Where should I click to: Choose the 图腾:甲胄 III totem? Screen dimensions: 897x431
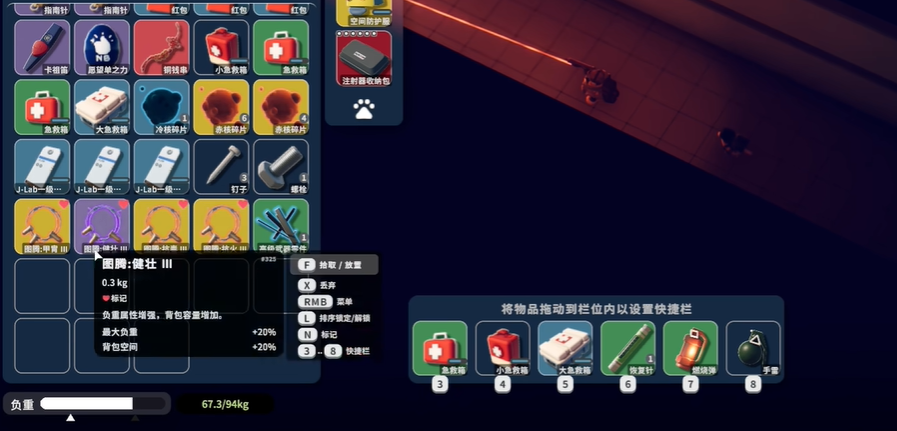click(x=42, y=225)
